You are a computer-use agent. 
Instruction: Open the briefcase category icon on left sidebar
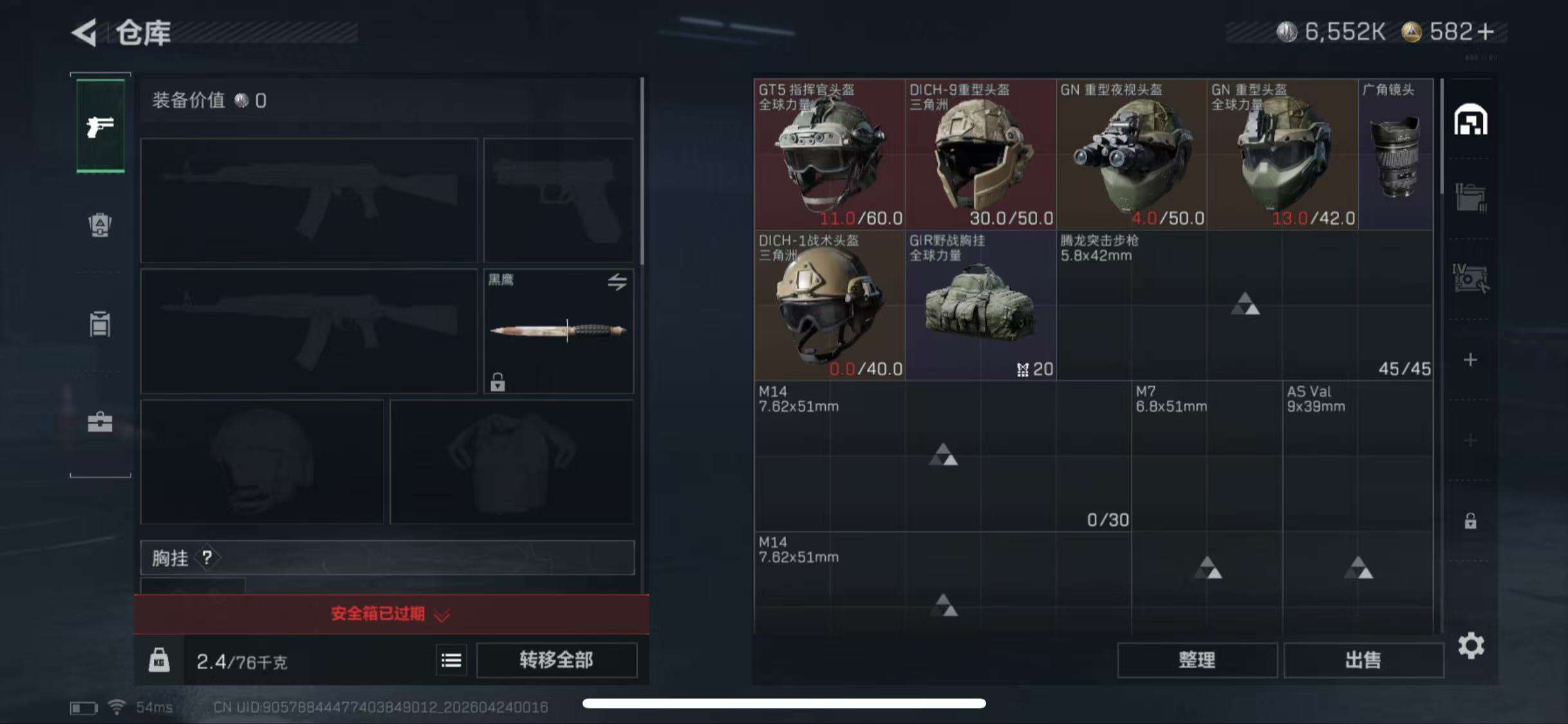pyautogui.click(x=100, y=422)
